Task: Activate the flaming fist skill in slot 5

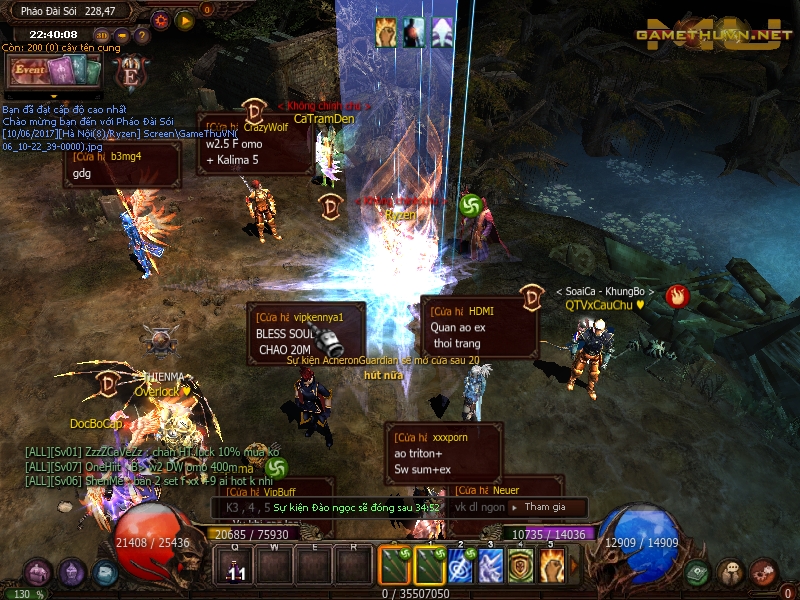Action: coord(551,566)
